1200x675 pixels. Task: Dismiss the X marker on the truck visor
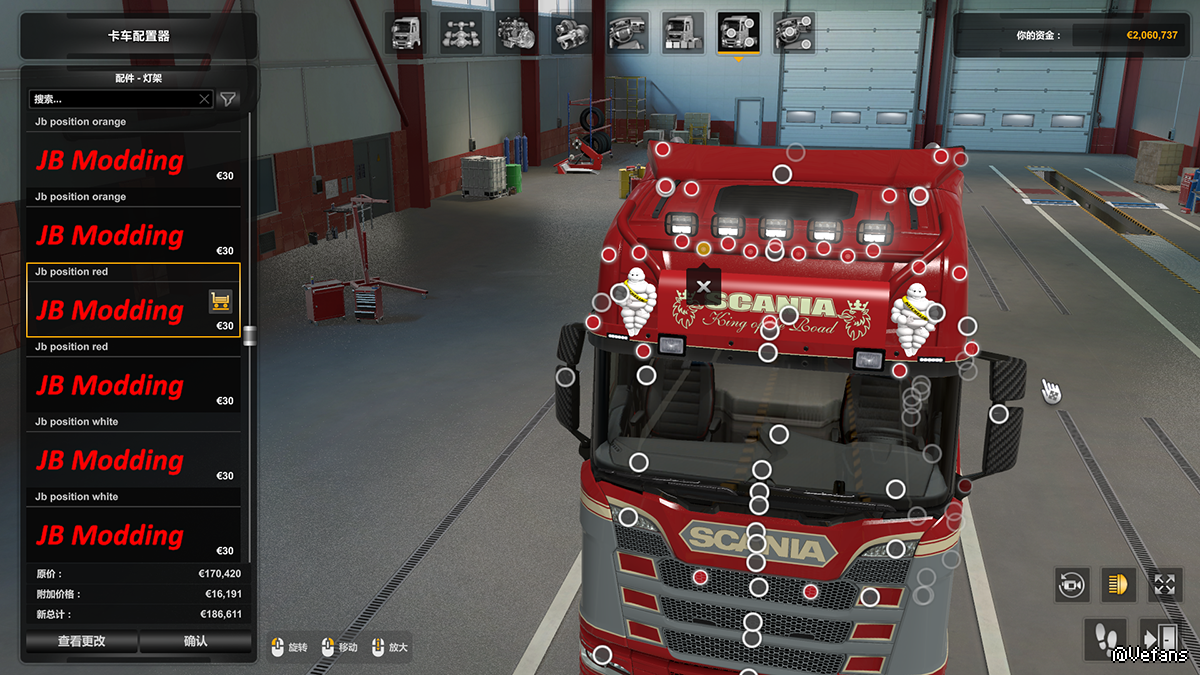[704, 286]
